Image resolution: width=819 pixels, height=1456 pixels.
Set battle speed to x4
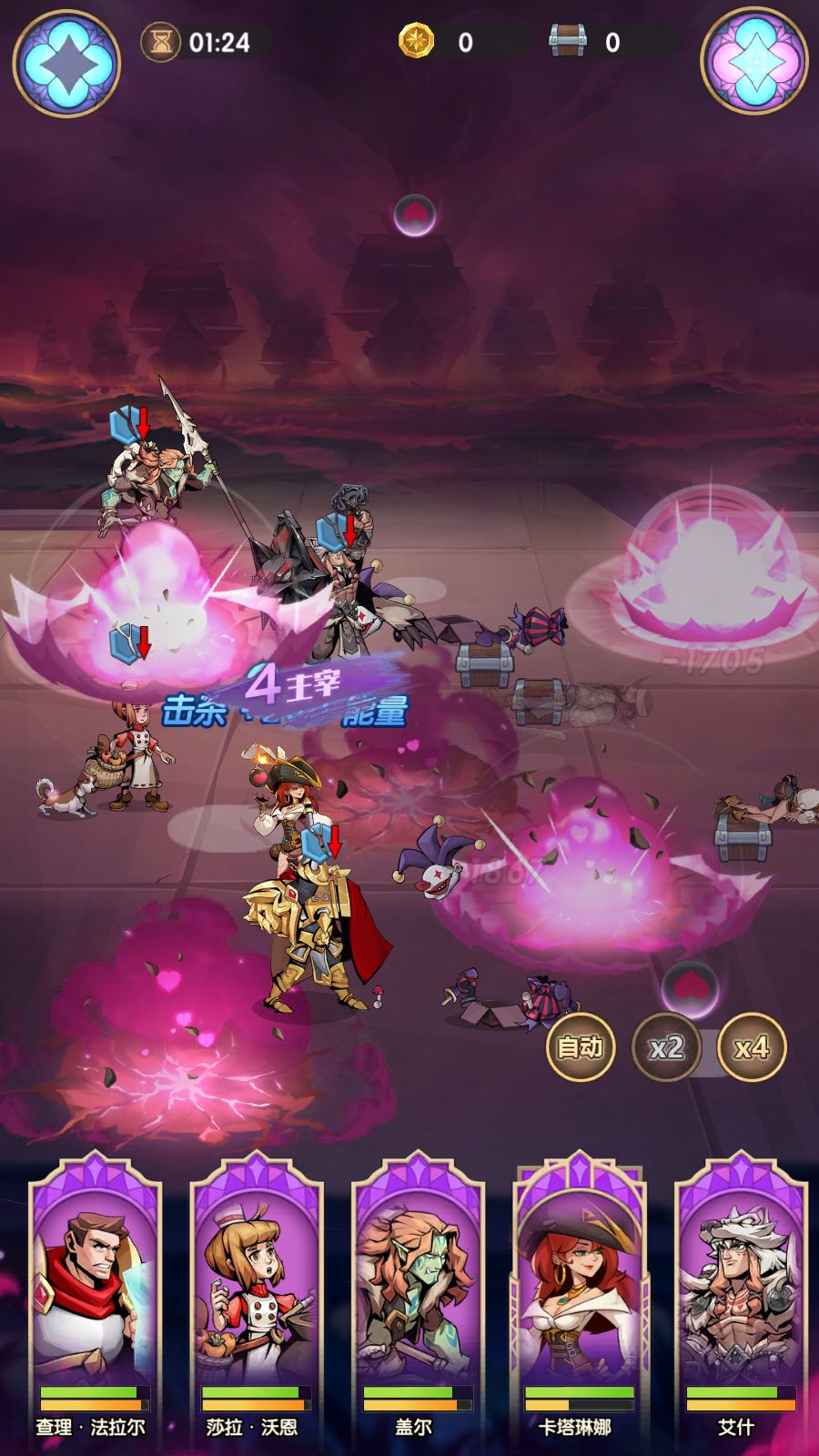pos(752,1047)
